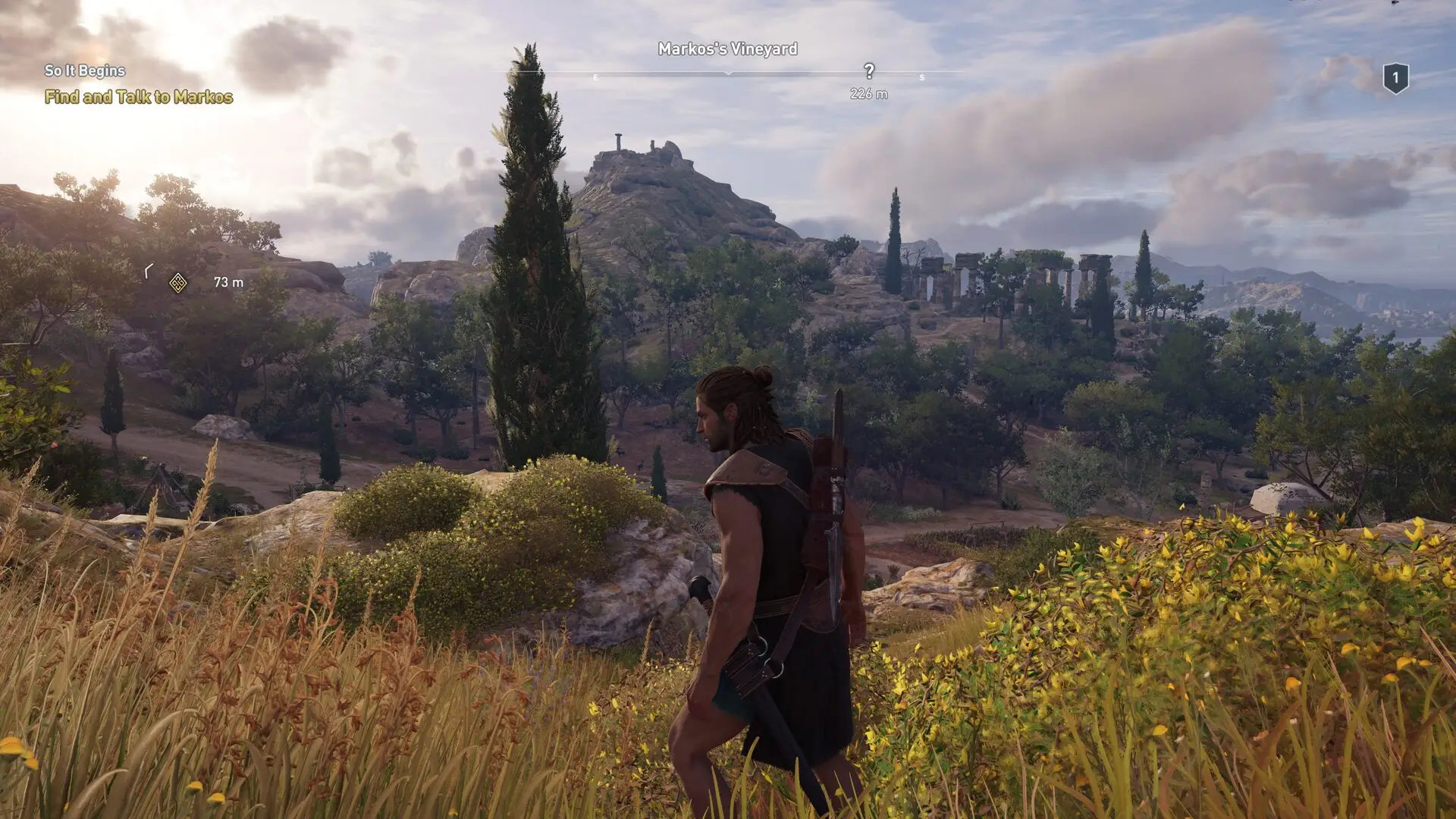The image size is (1456, 819).
Task: Click the question mark compass marker
Action: click(x=869, y=71)
